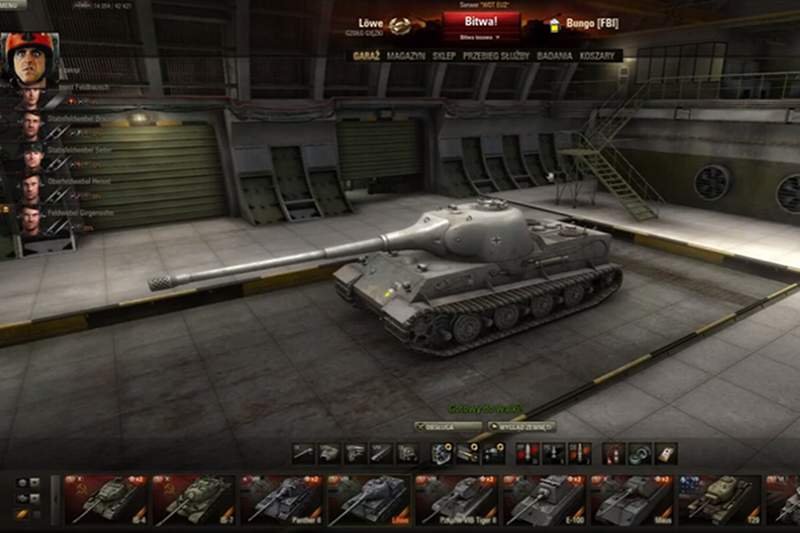Open the Koszary barracks tab

pyautogui.click(x=597, y=56)
